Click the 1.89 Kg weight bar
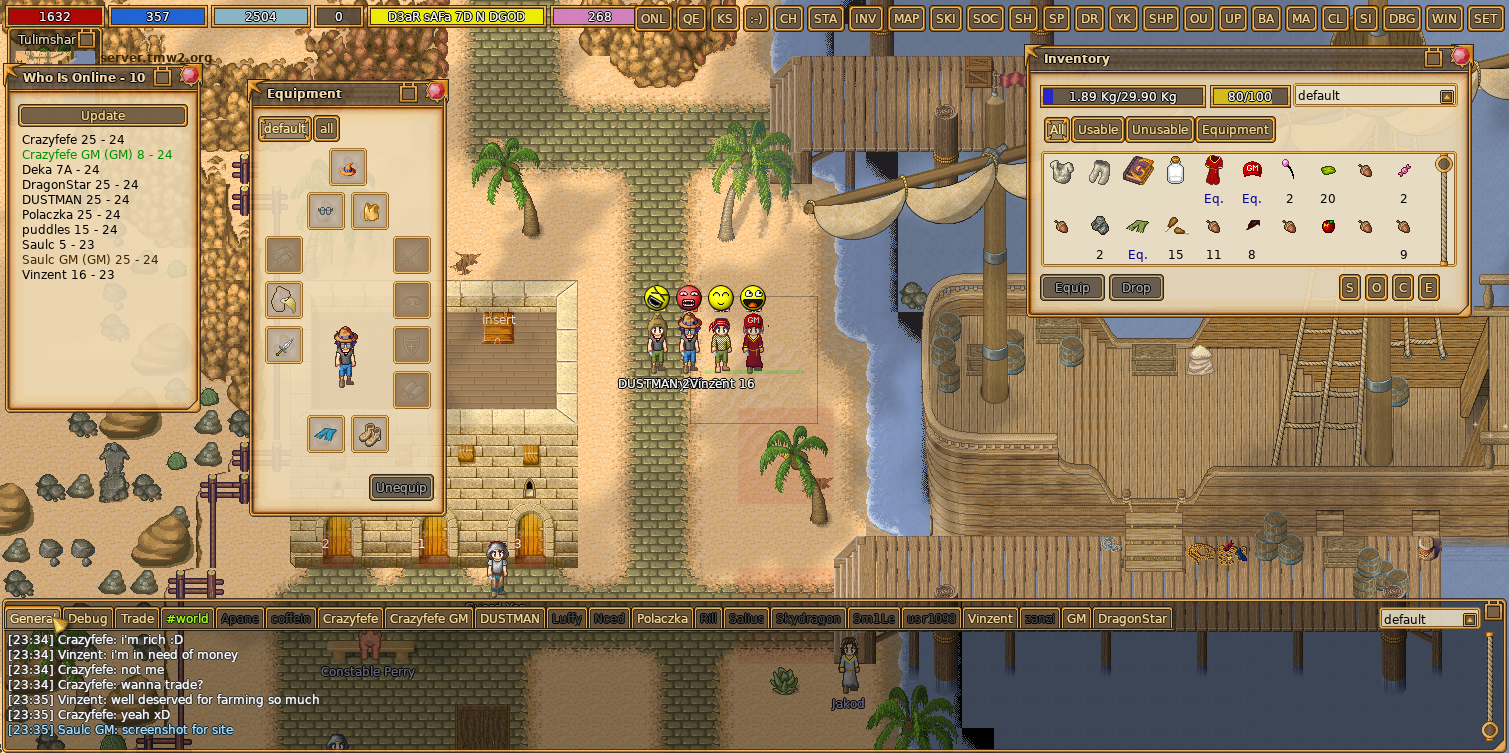 point(1125,95)
